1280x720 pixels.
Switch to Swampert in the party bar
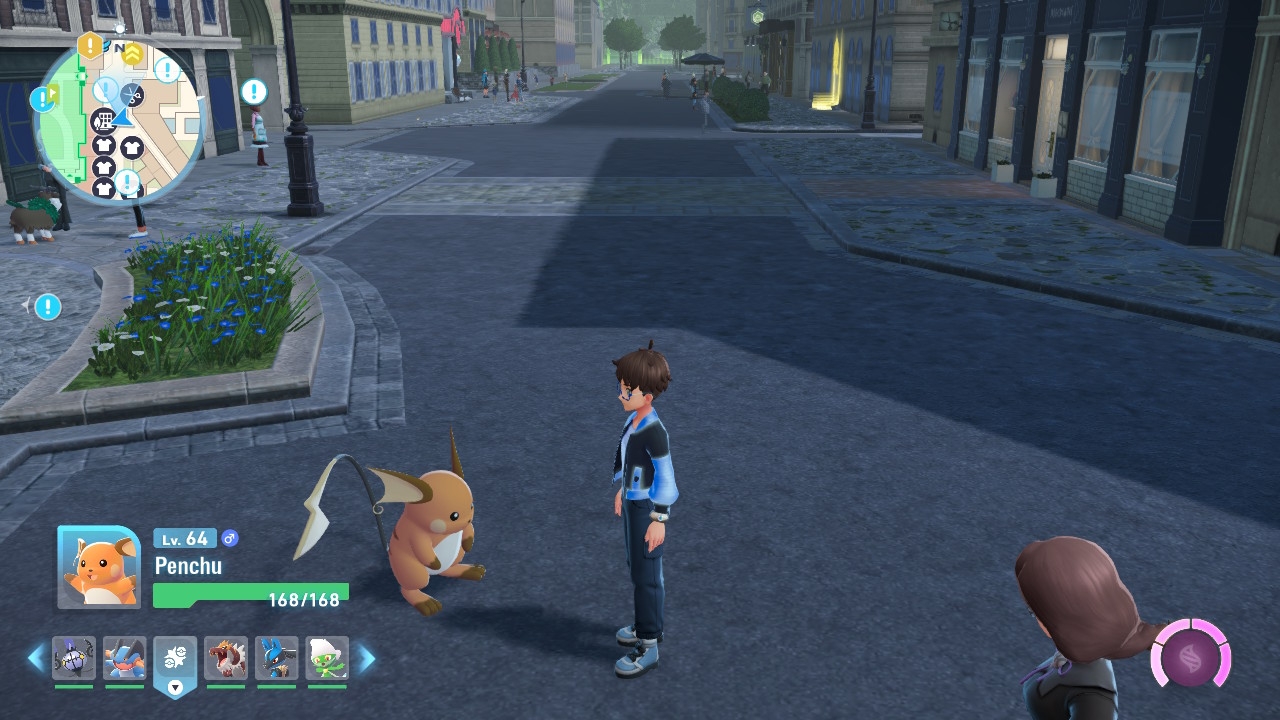[x=124, y=658]
